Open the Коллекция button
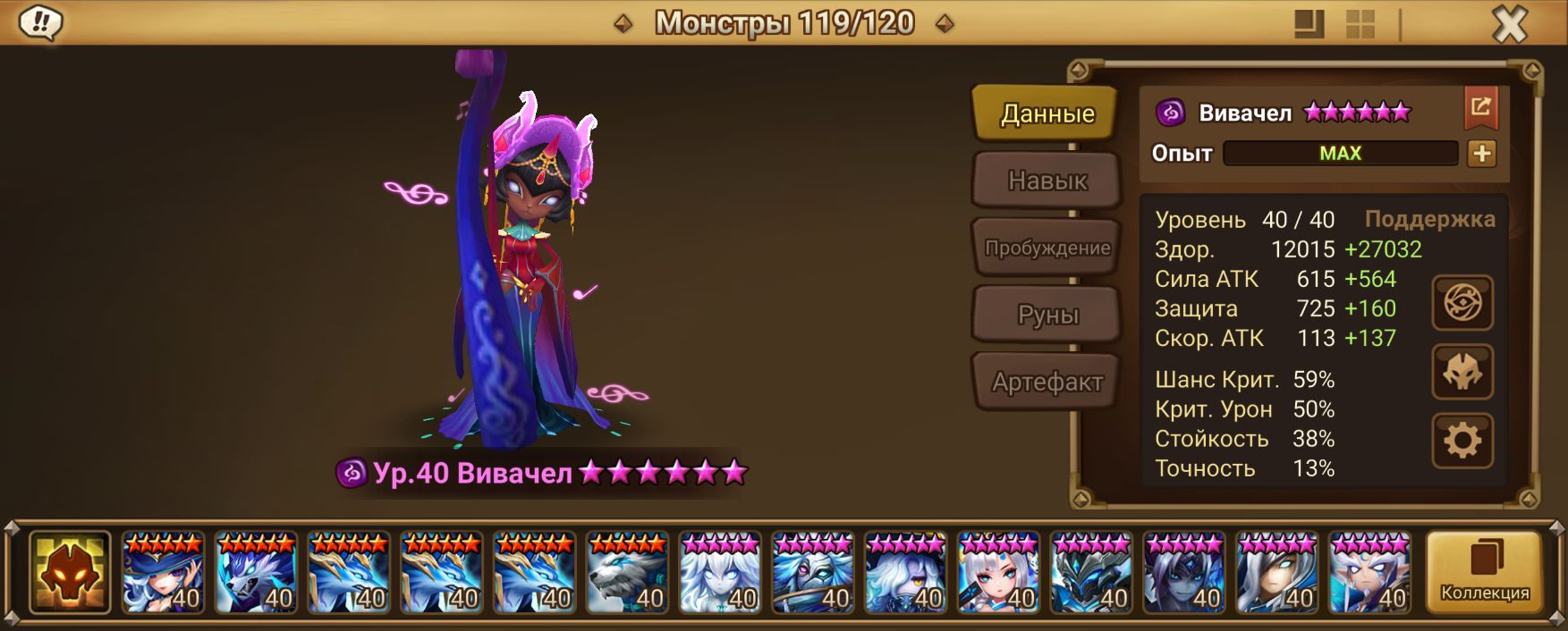This screenshot has height=631, width=1568. pos(1484,572)
